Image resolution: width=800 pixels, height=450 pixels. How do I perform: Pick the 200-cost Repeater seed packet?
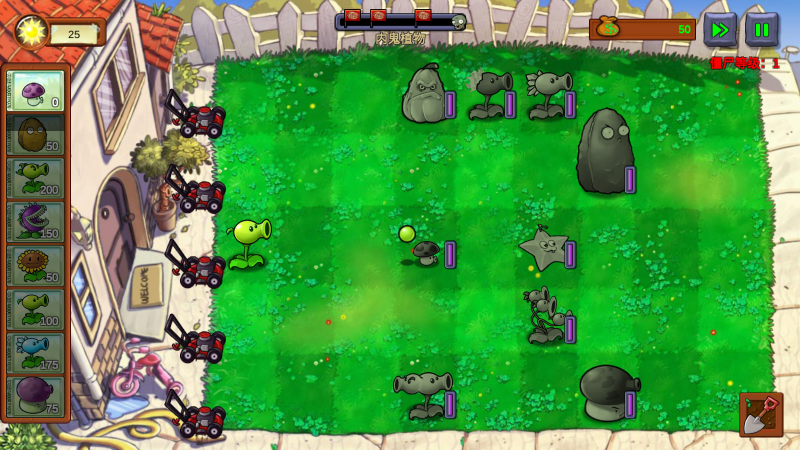point(36,178)
